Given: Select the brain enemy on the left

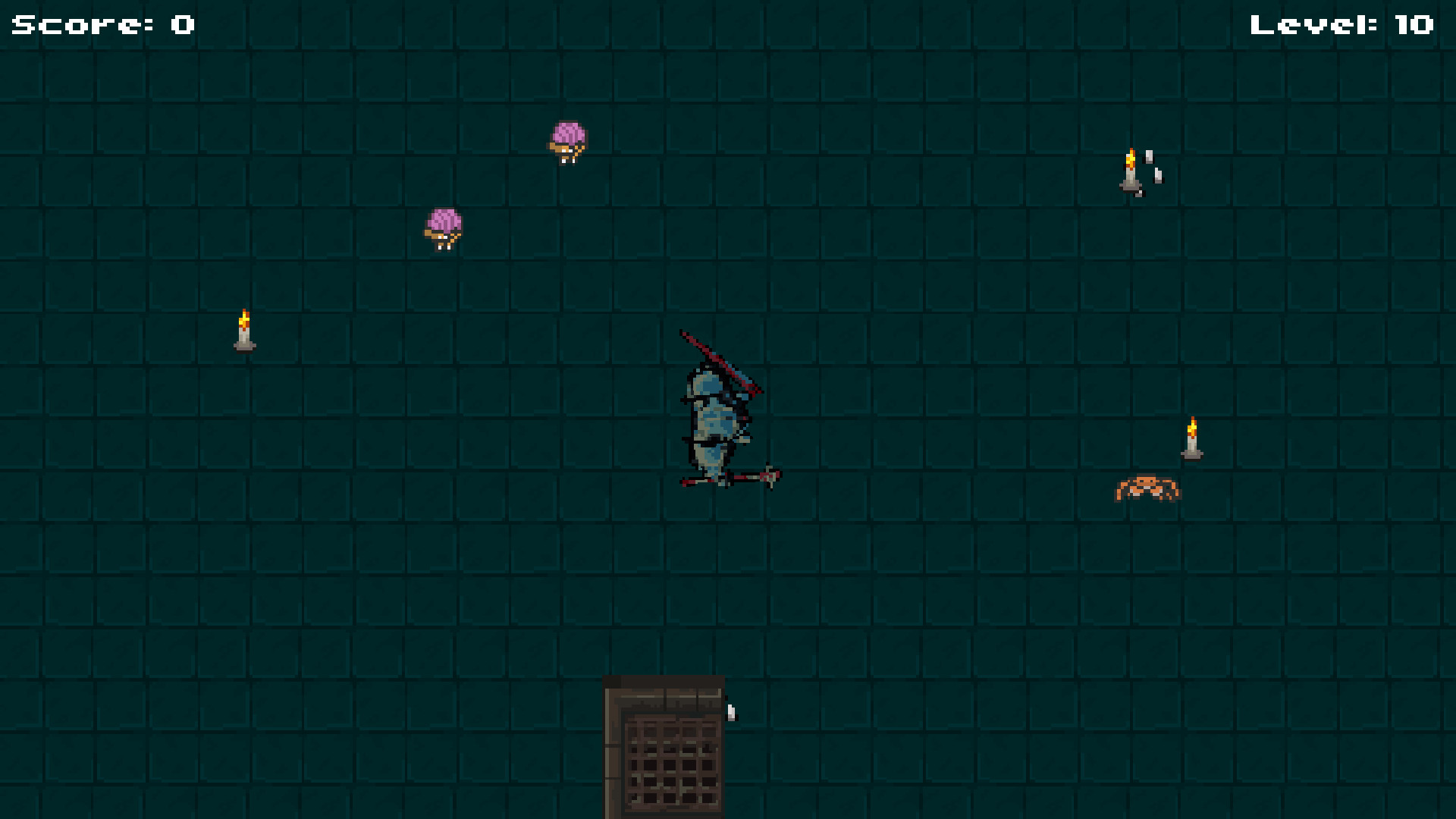Looking at the screenshot, I should [x=444, y=225].
